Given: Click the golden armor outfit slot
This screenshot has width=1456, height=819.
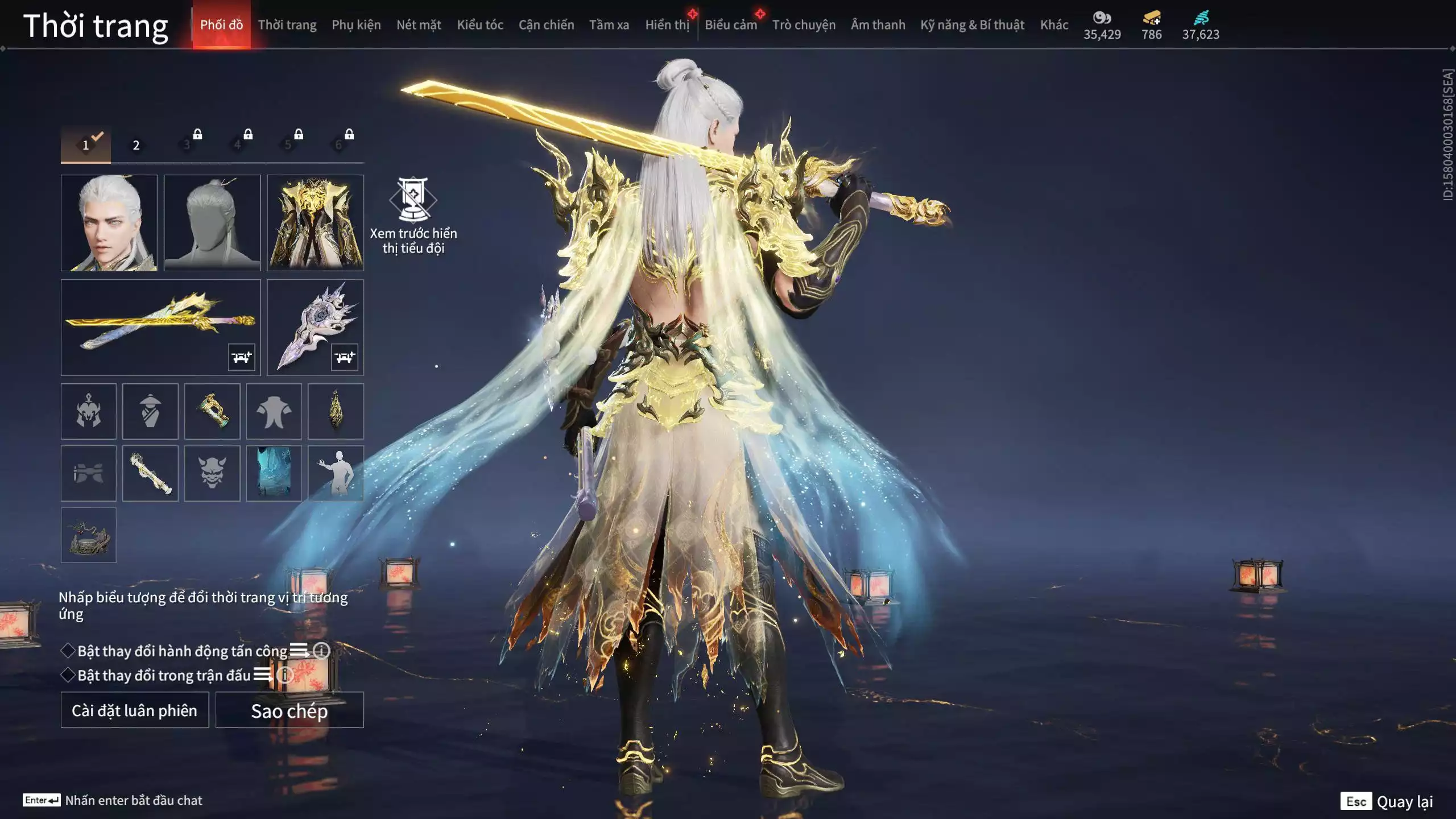Looking at the screenshot, I should click(315, 222).
